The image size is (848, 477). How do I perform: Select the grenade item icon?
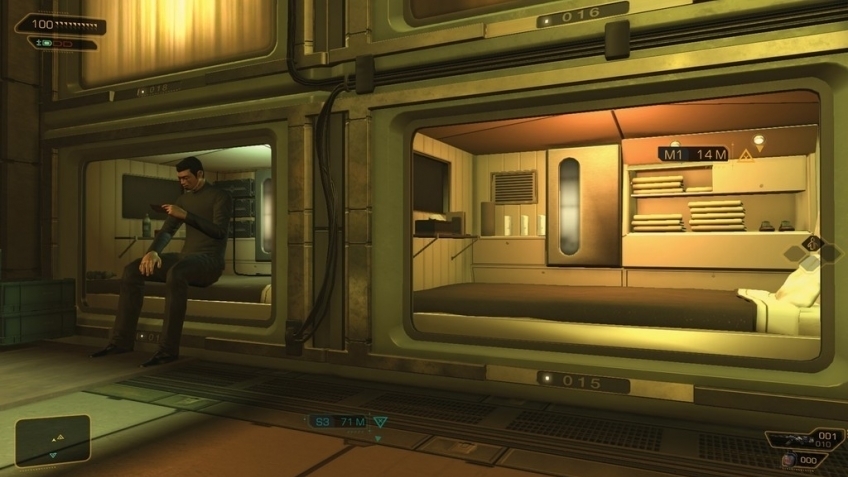point(789,459)
